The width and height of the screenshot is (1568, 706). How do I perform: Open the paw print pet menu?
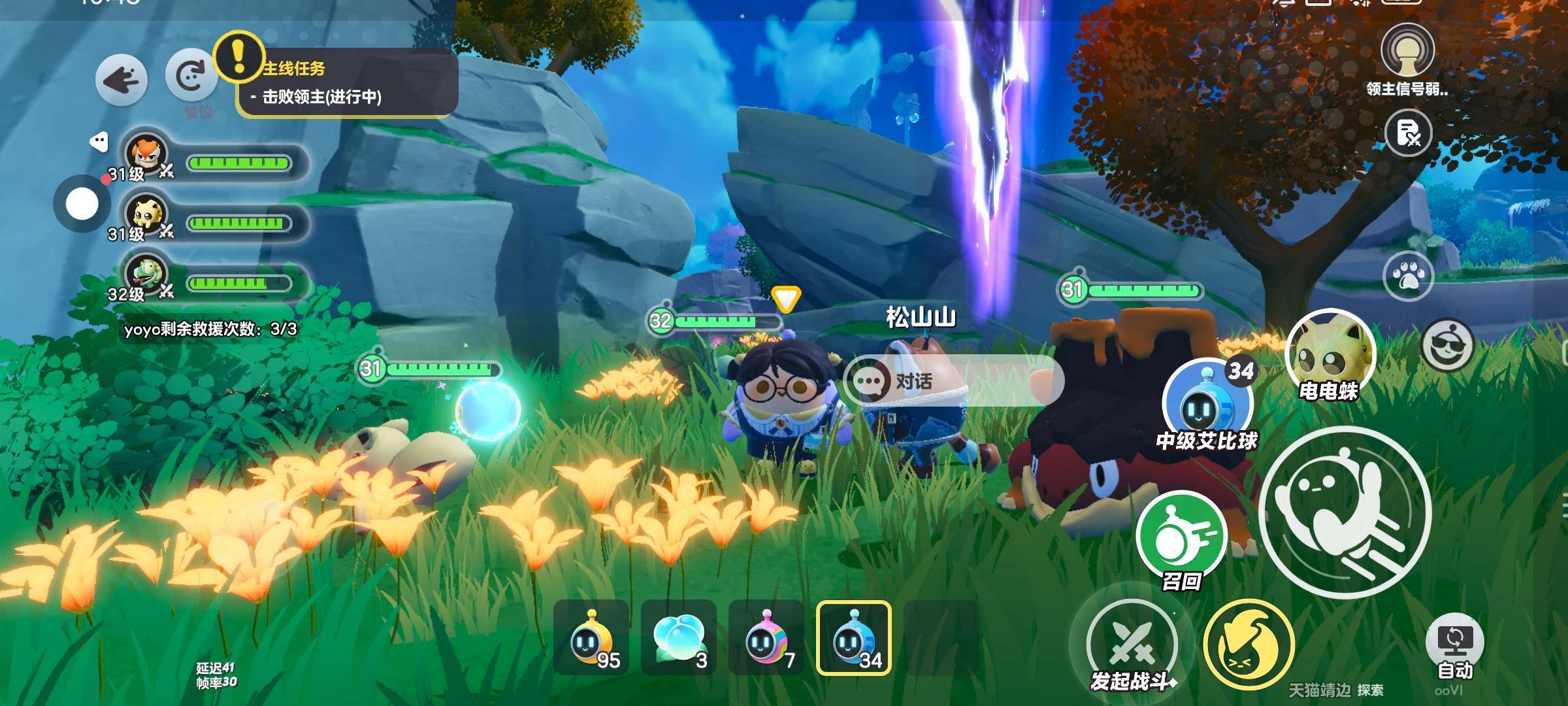1408,277
